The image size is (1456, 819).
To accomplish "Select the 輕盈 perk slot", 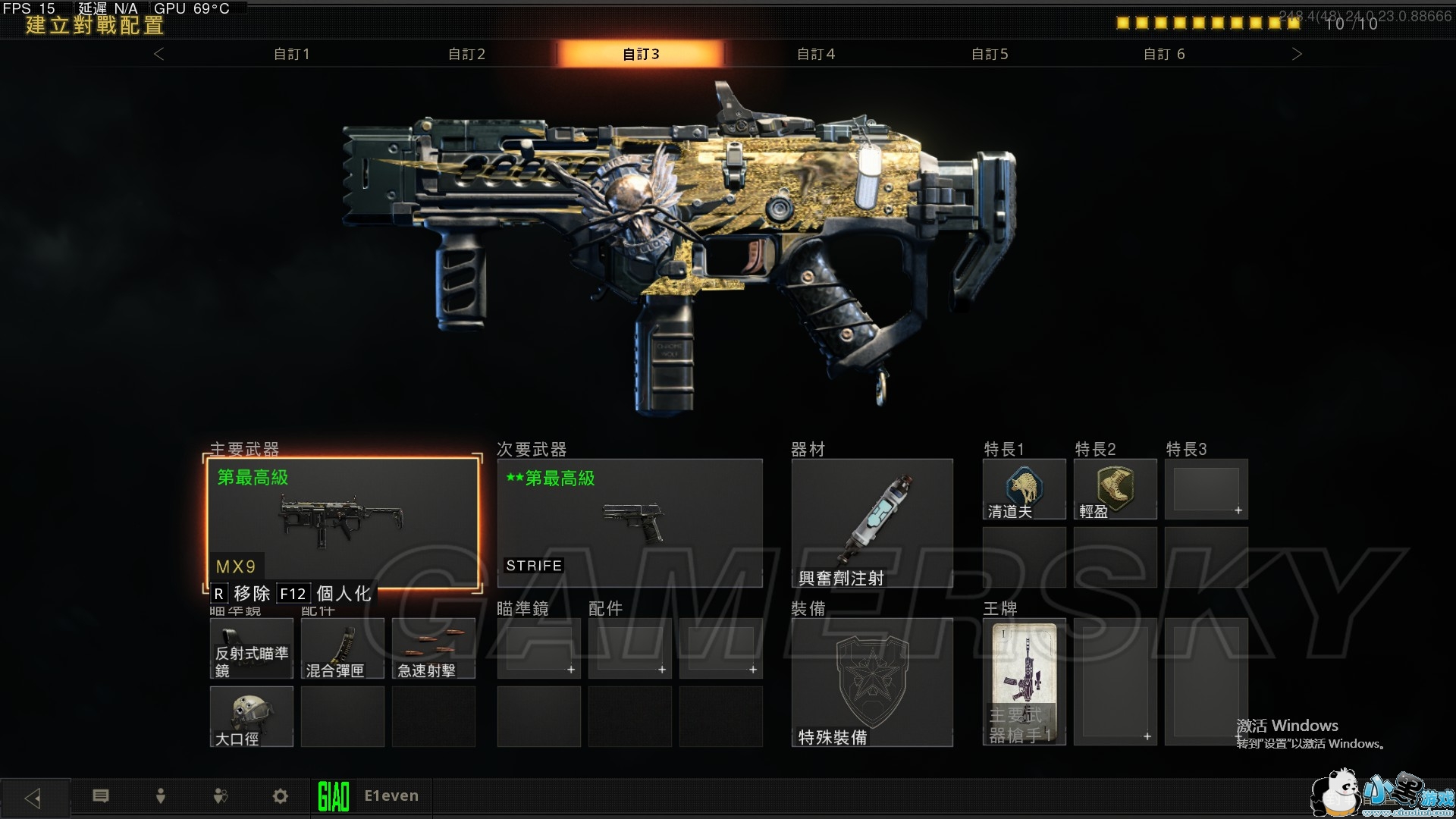I will pyautogui.click(x=1115, y=489).
